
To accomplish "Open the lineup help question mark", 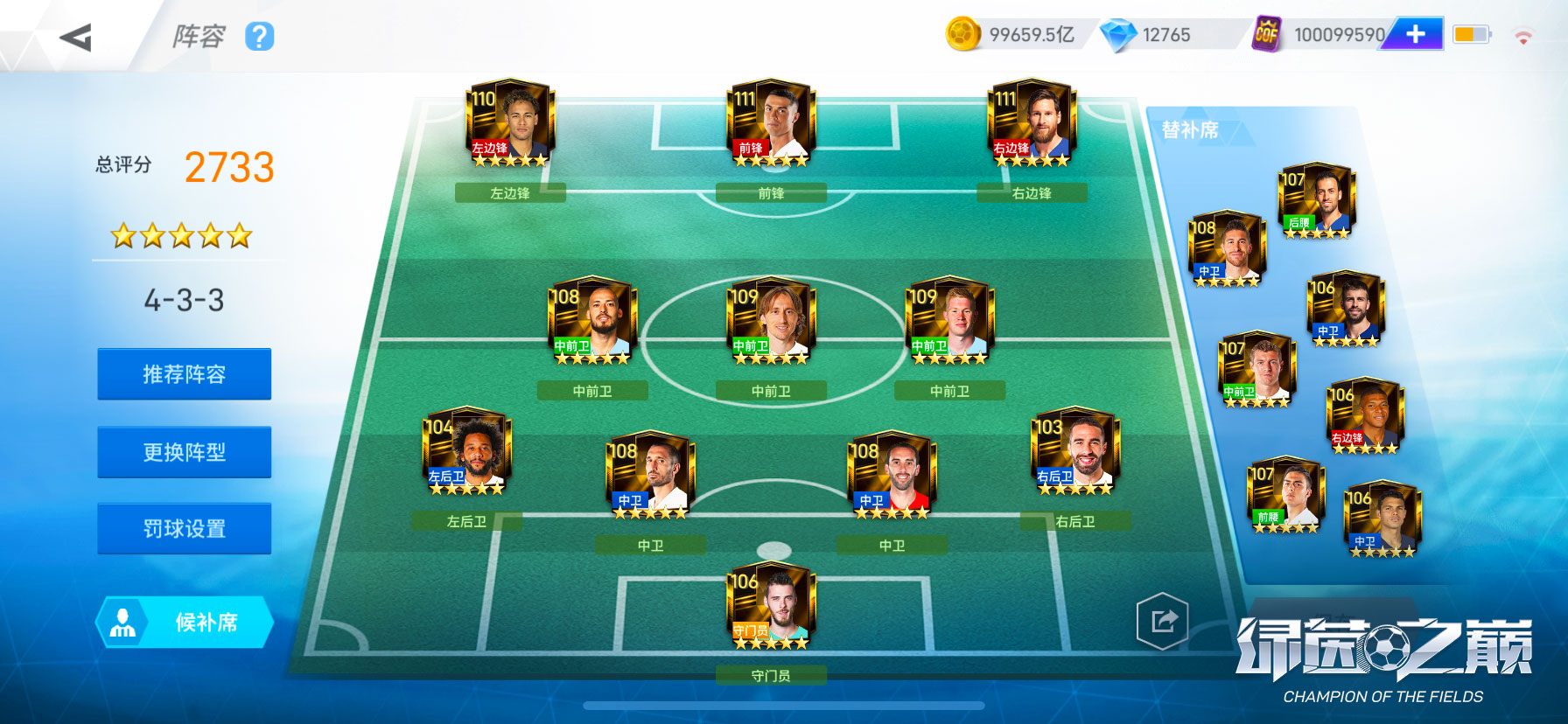I will click(259, 37).
